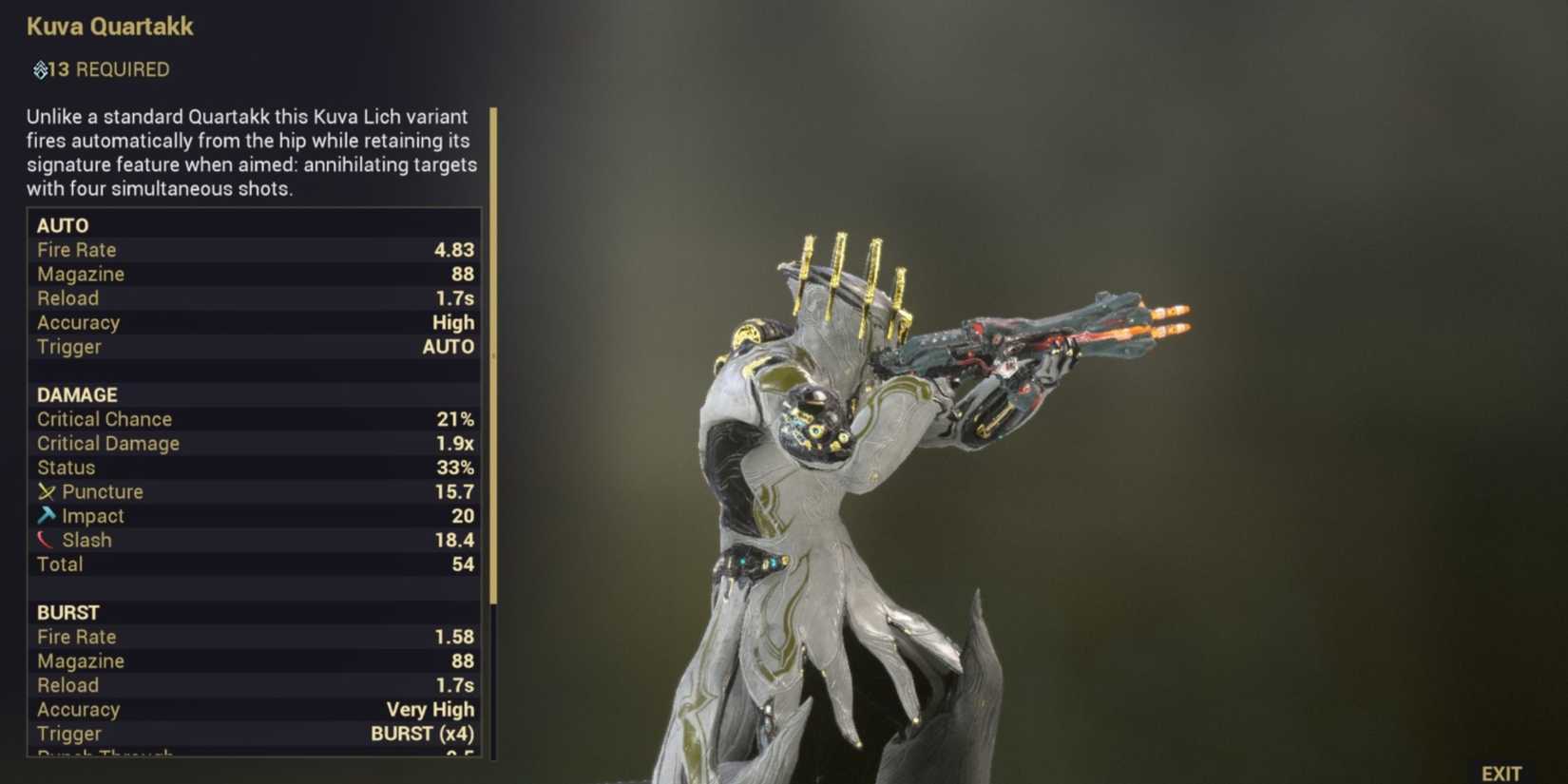1568x784 pixels.
Task: Expand the AUTO stats section header
Action: pyautogui.click(x=63, y=225)
